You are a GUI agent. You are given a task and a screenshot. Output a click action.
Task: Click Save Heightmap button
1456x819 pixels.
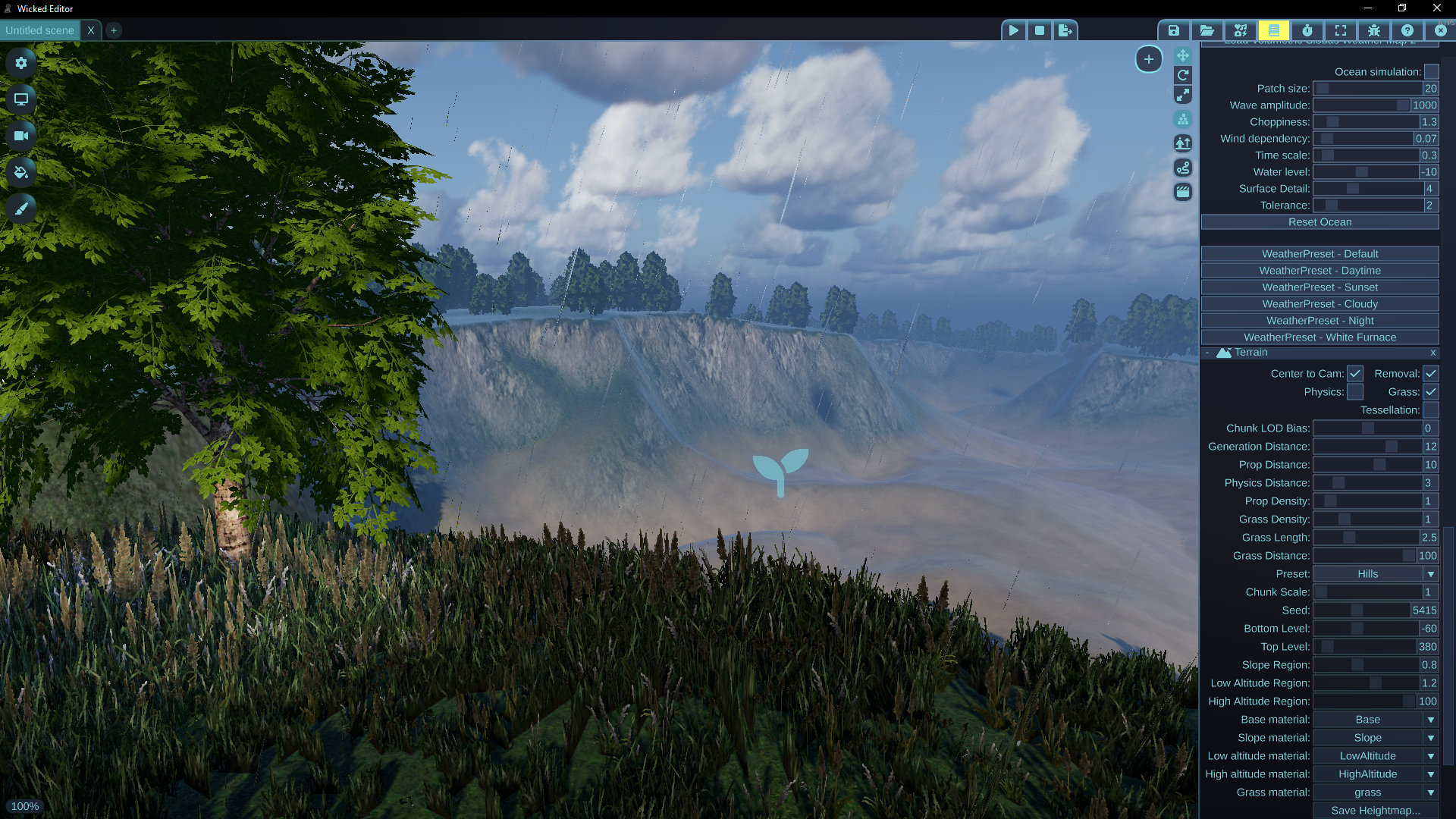tap(1375, 811)
